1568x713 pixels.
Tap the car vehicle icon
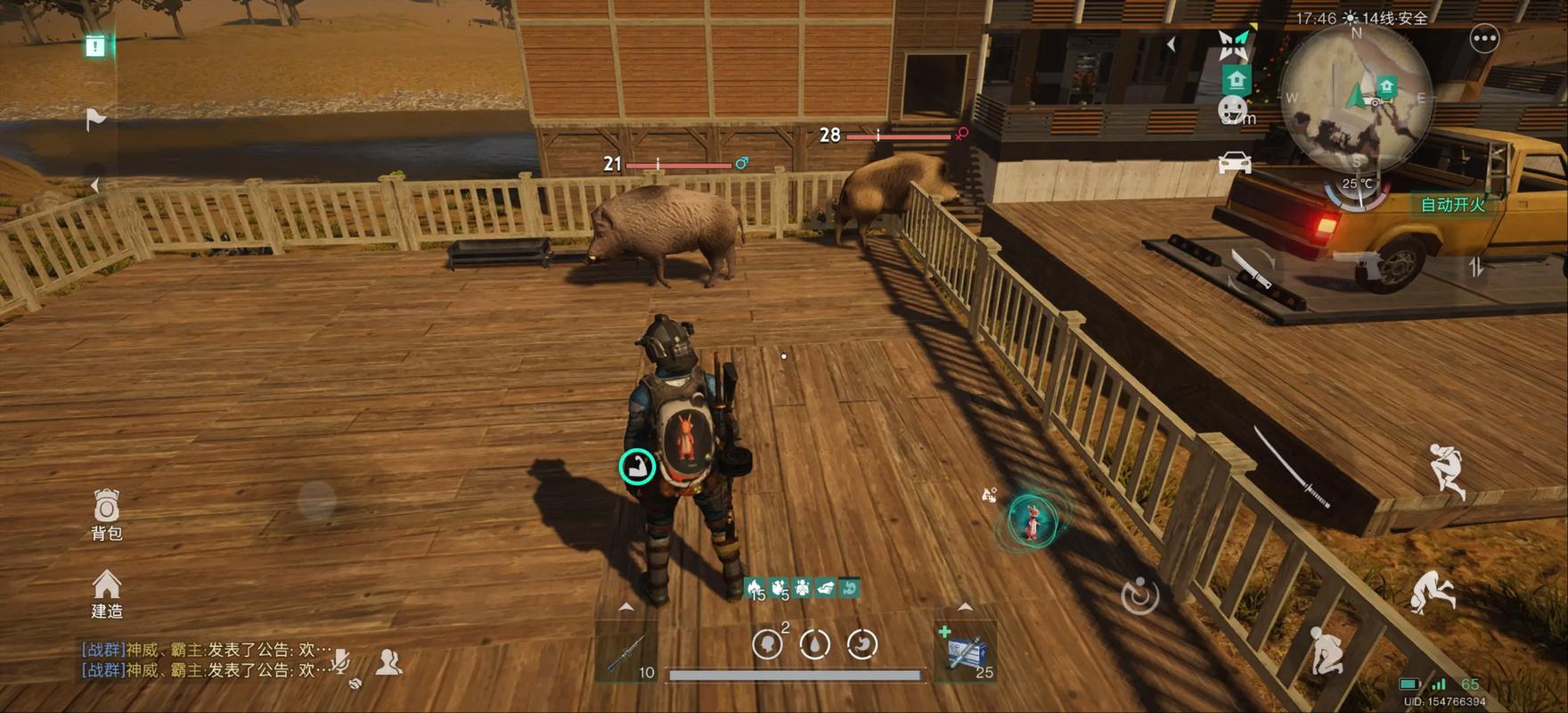tap(1235, 163)
